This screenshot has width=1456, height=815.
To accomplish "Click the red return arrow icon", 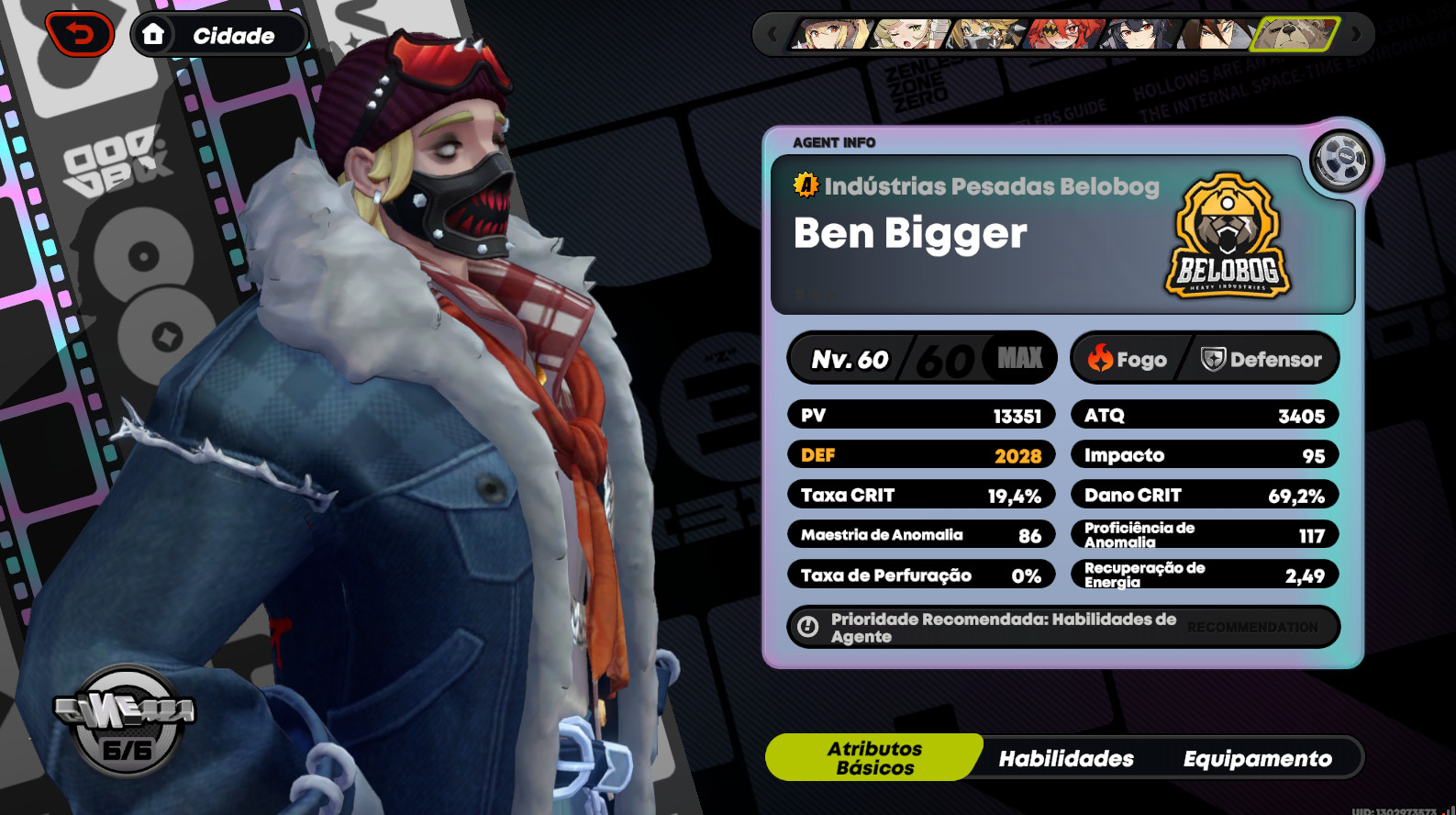I will pyautogui.click(x=81, y=34).
